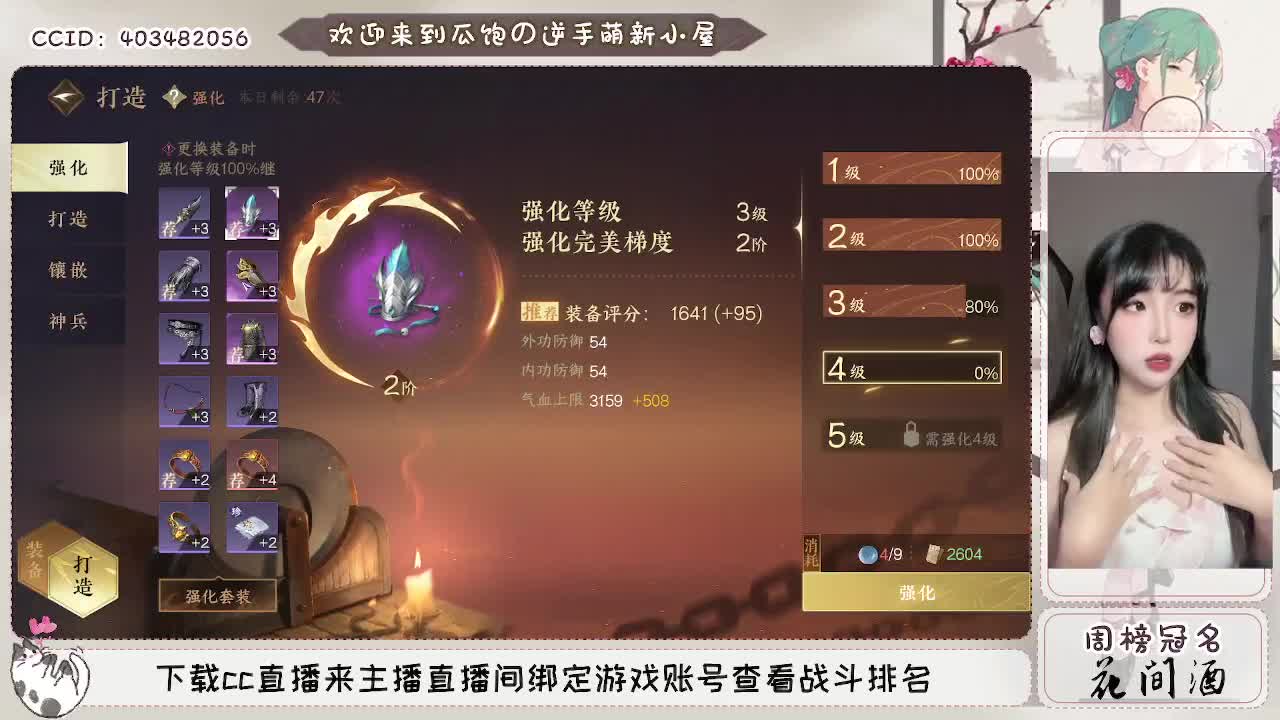
Task: Switch to the 镶嵌 tab
Action: 68,270
